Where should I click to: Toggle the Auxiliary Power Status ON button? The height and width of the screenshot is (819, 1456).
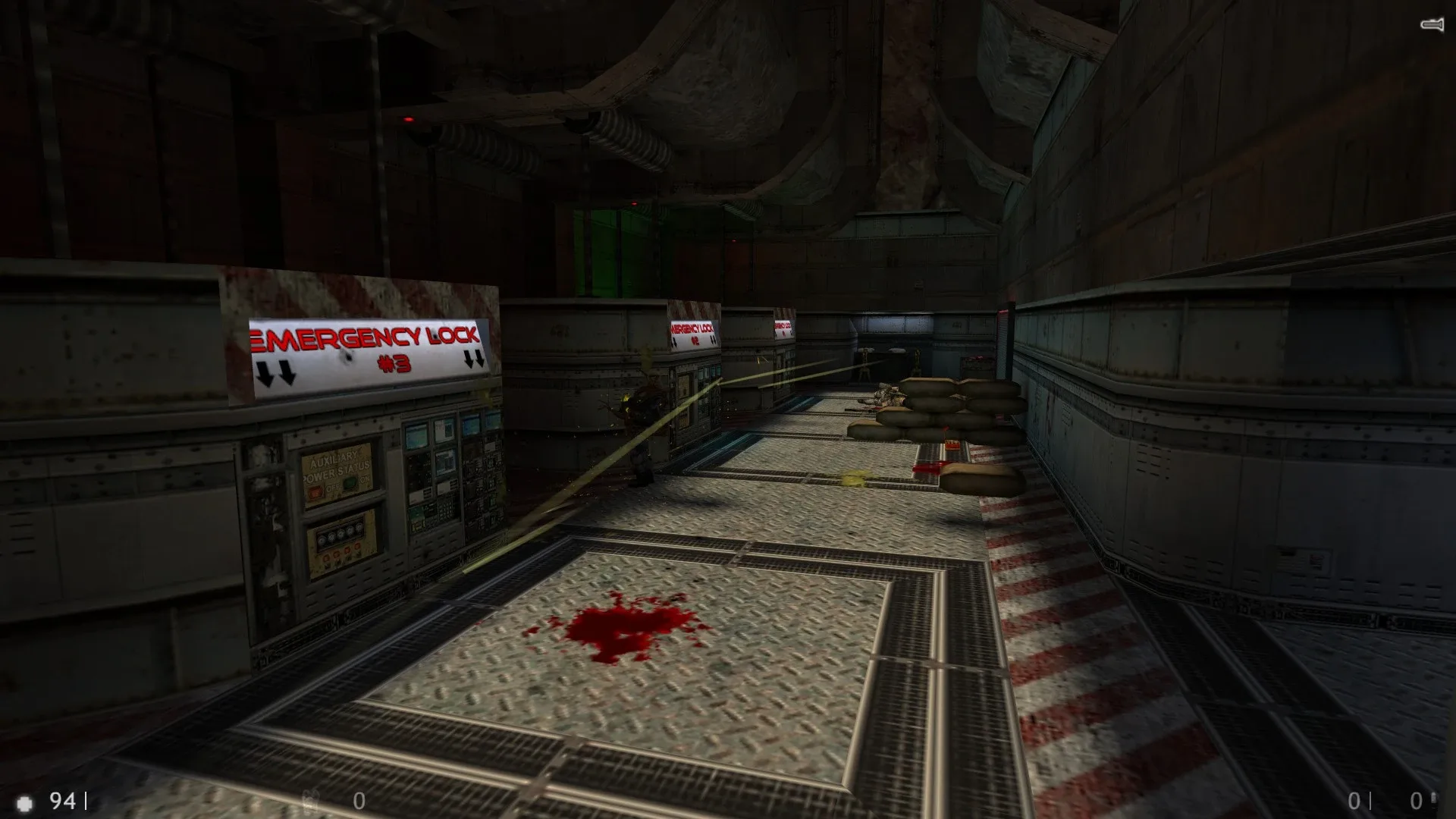point(350,482)
